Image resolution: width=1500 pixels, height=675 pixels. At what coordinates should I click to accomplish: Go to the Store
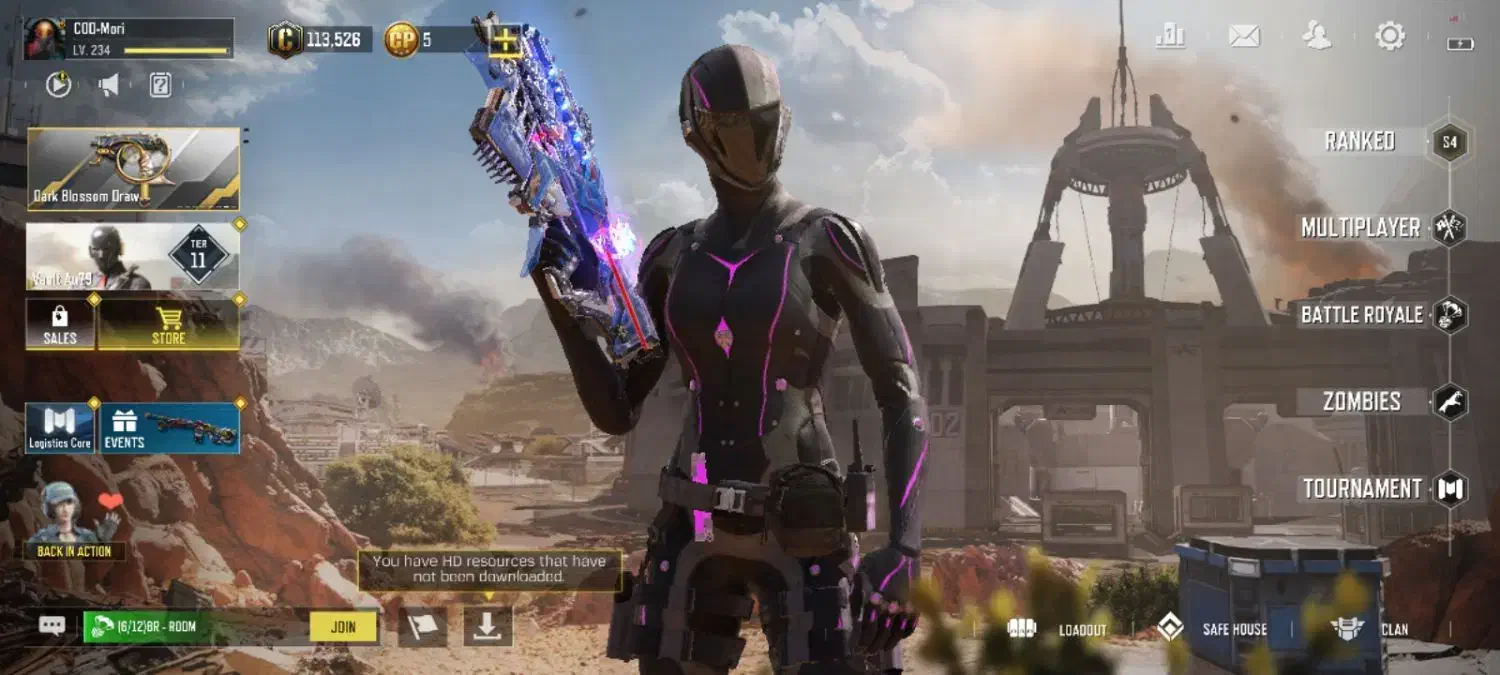pyautogui.click(x=168, y=324)
